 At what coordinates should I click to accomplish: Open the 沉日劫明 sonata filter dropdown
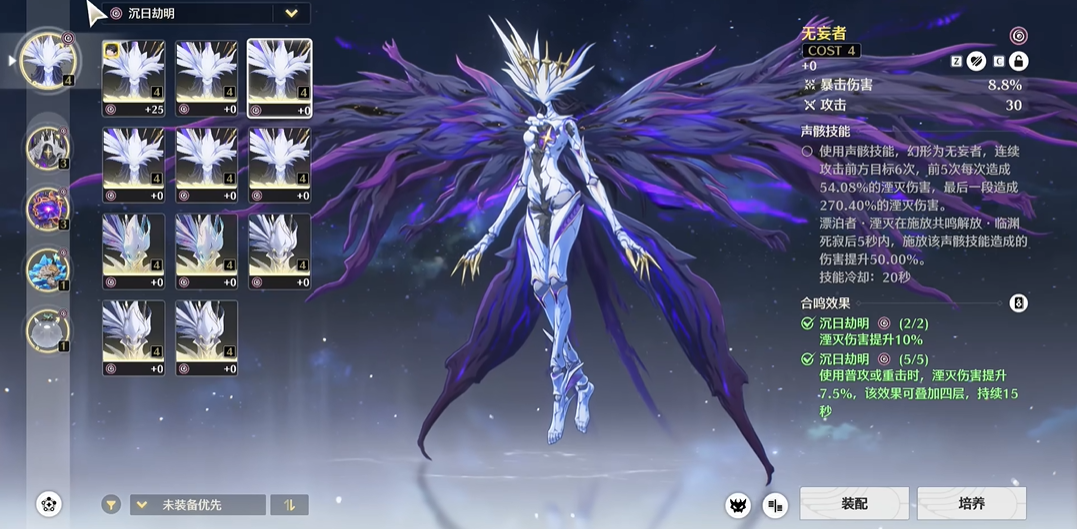point(291,14)
